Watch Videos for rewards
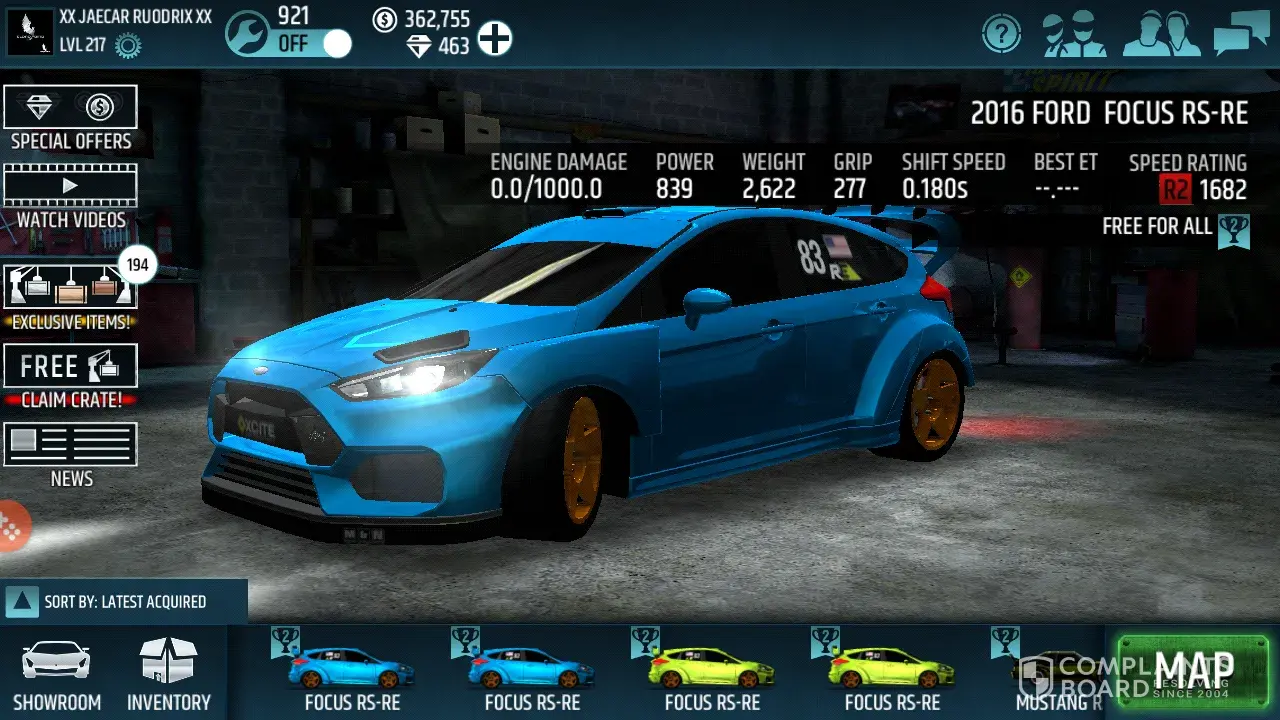 pos(70,198)
